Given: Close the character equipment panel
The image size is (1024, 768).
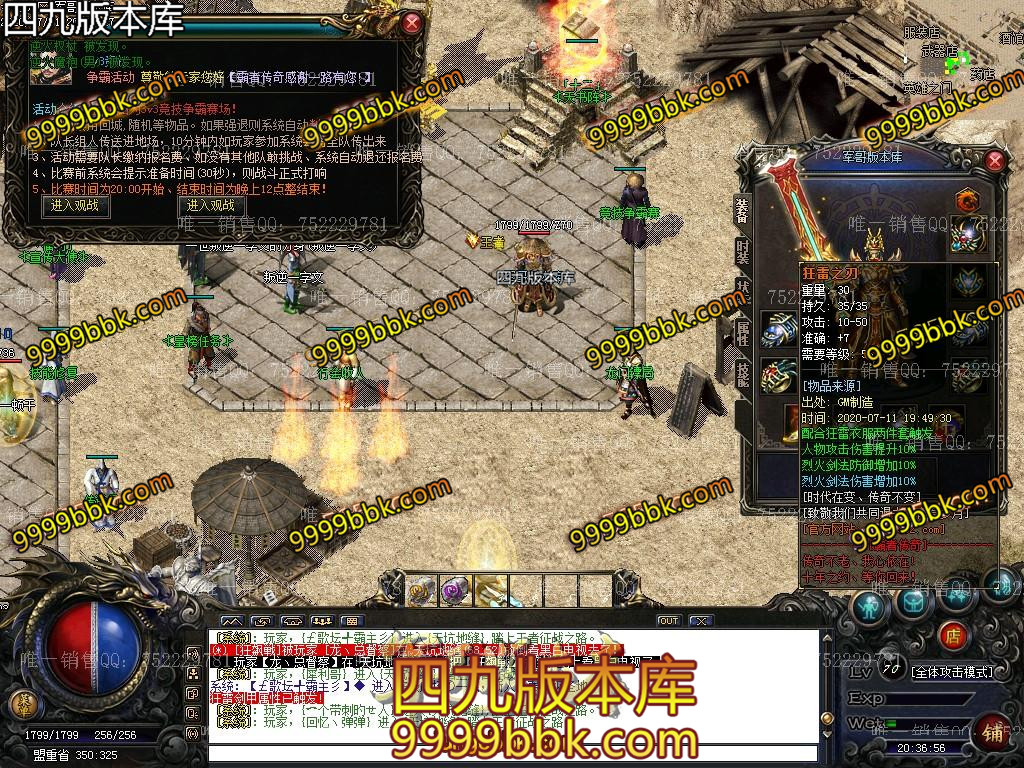Looking at the screenshot, I should pyautogui.click(x=994, y=160).
